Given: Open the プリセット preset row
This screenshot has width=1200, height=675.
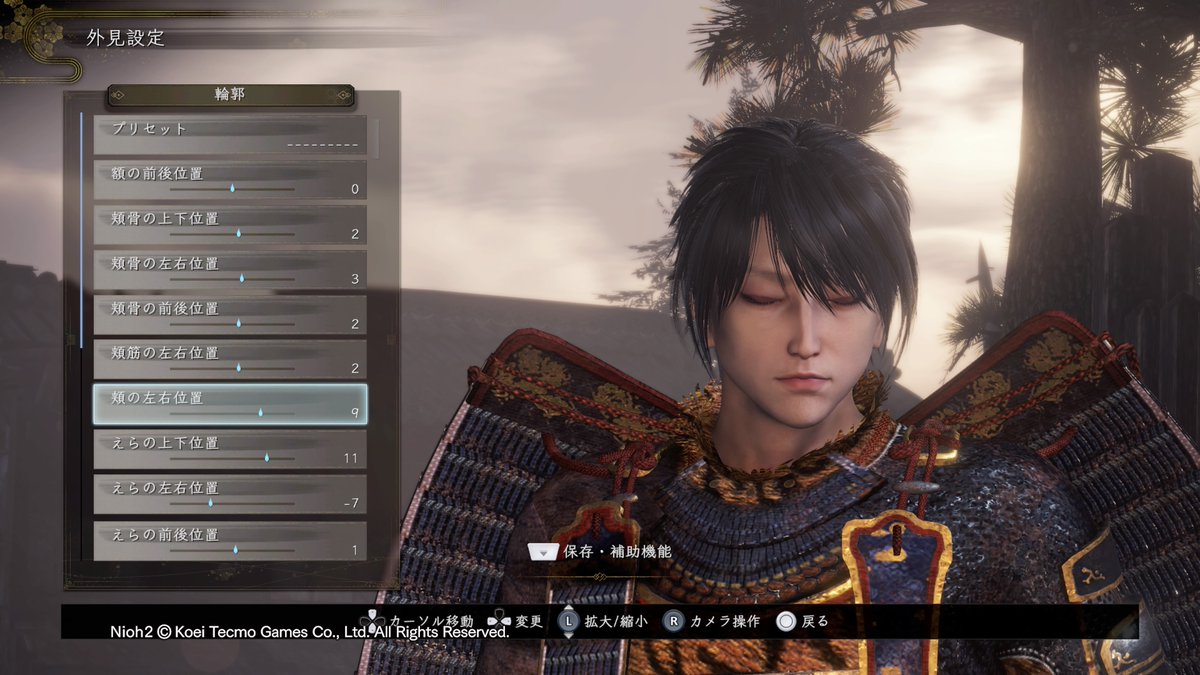Looking at the screenshot, I should click(x=230, y=136).
